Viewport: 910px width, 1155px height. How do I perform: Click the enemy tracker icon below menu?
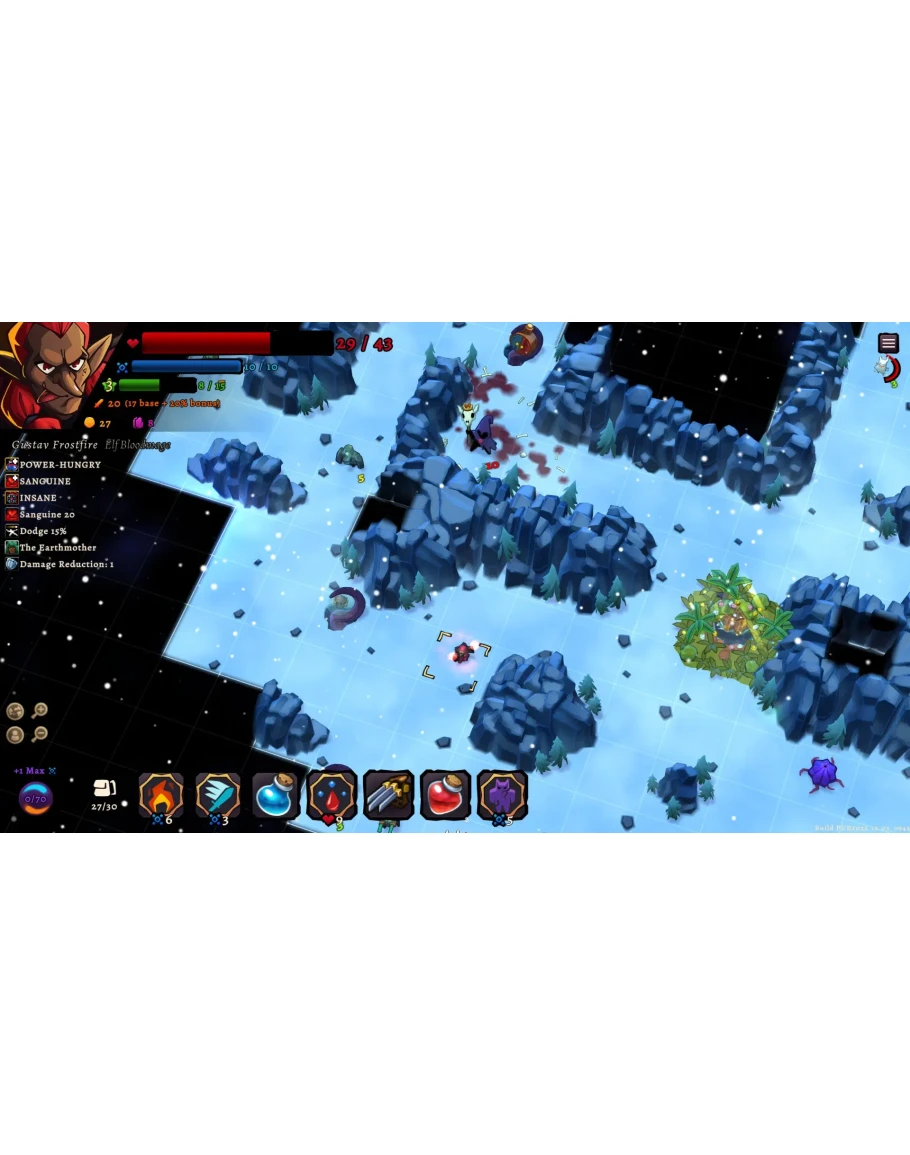887,370
